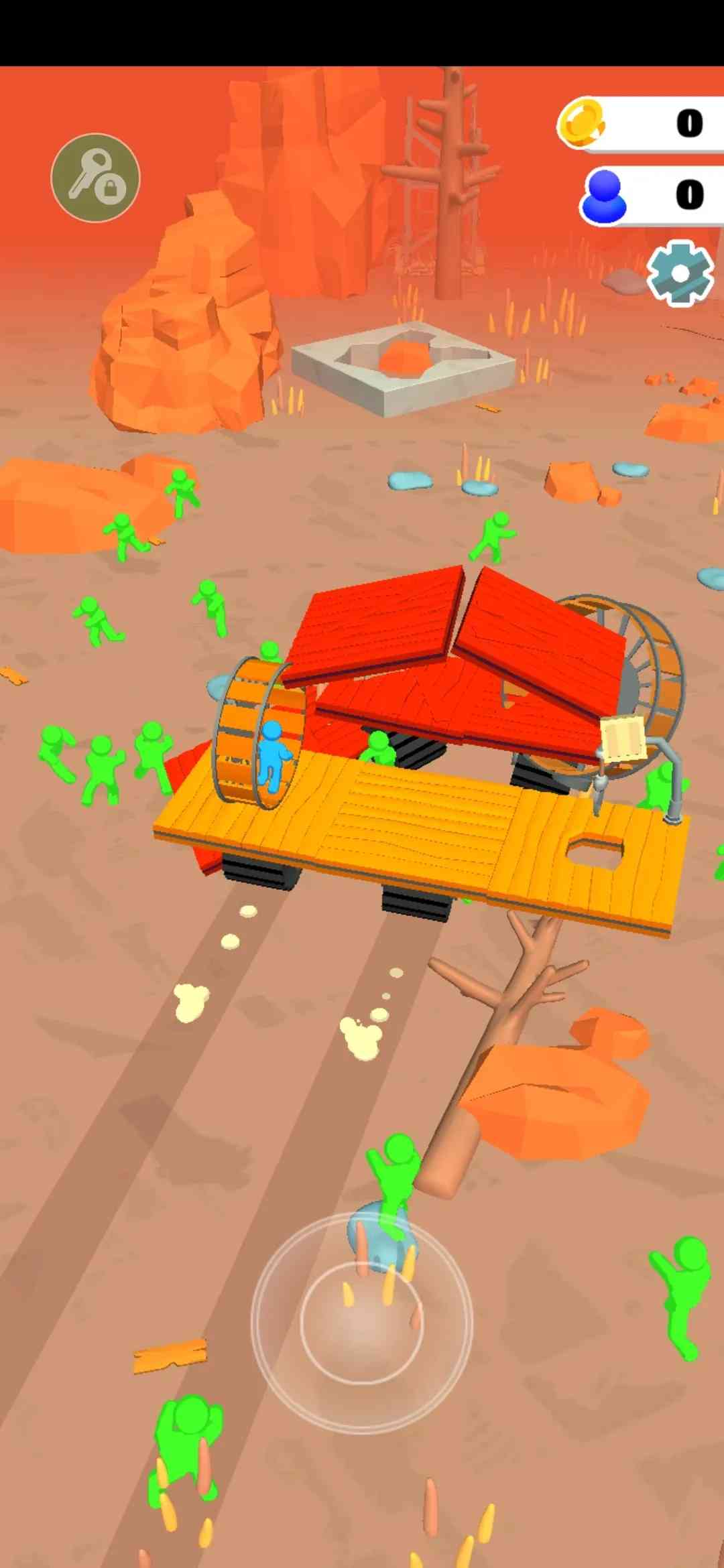This screenshot has height=1568, width=724.
Task: Open settings with the gear icon
Action: pyautogui.click(x=680, y=273)
